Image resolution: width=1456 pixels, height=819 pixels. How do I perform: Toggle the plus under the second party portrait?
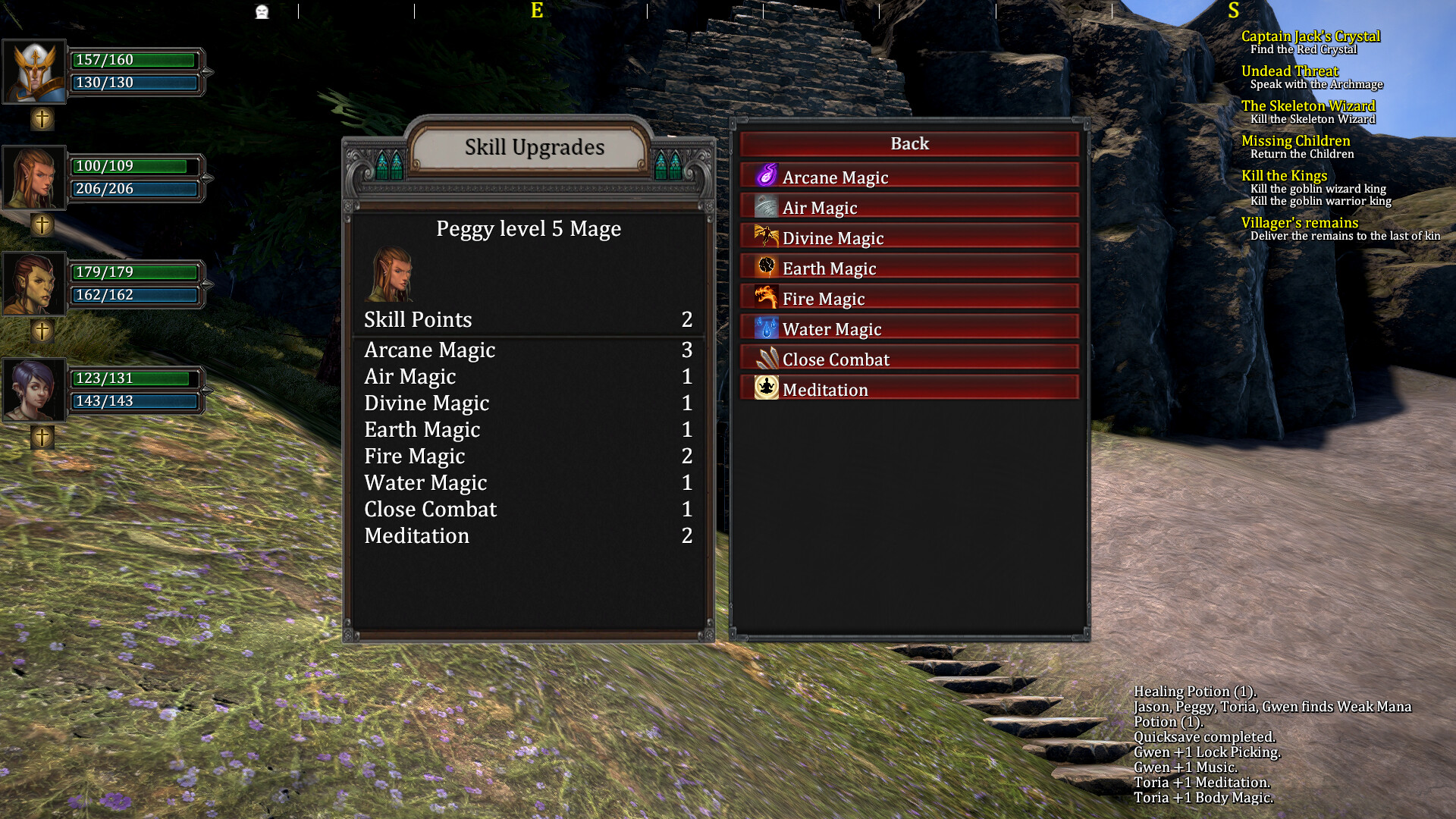click(x=42, y=224)
